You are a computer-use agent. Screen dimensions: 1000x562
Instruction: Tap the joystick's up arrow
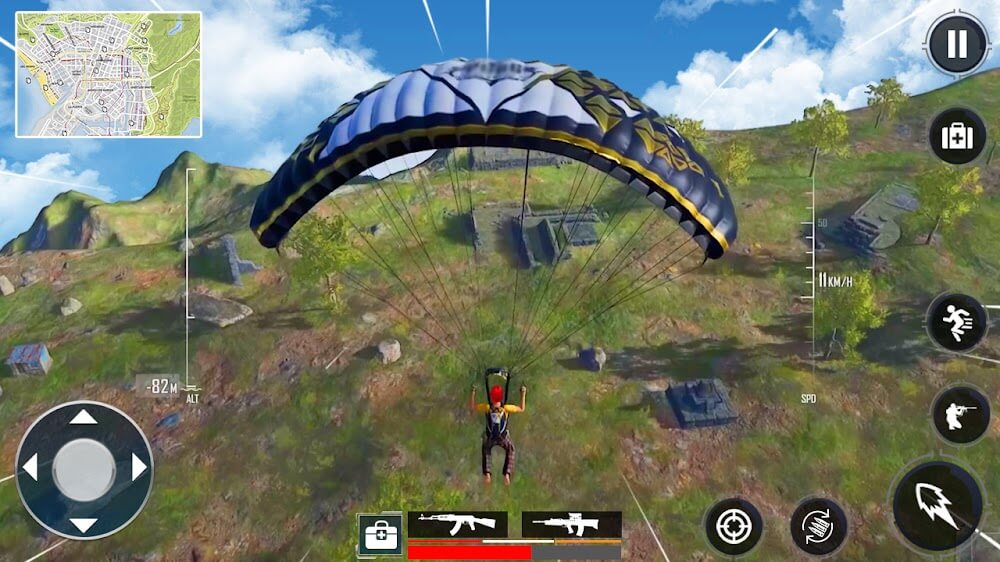click(84, 417)
